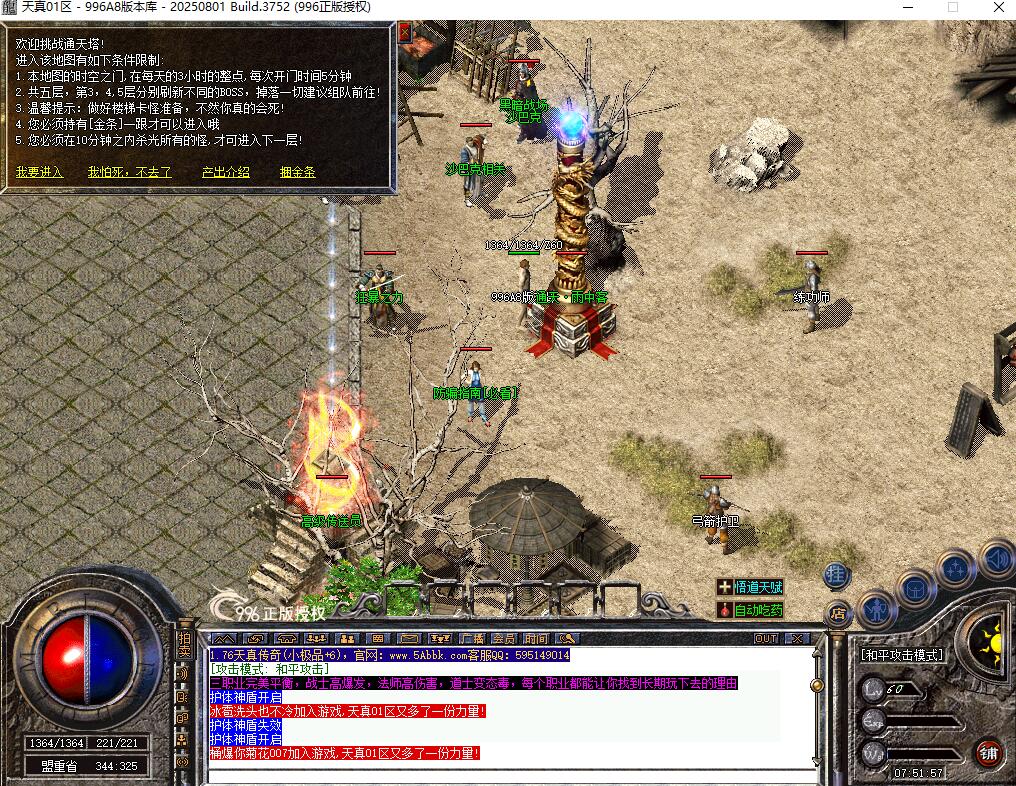Click the 捆金条 dialogue link
The height and width of the screenshot is (786, 1016).
[297, 172]
